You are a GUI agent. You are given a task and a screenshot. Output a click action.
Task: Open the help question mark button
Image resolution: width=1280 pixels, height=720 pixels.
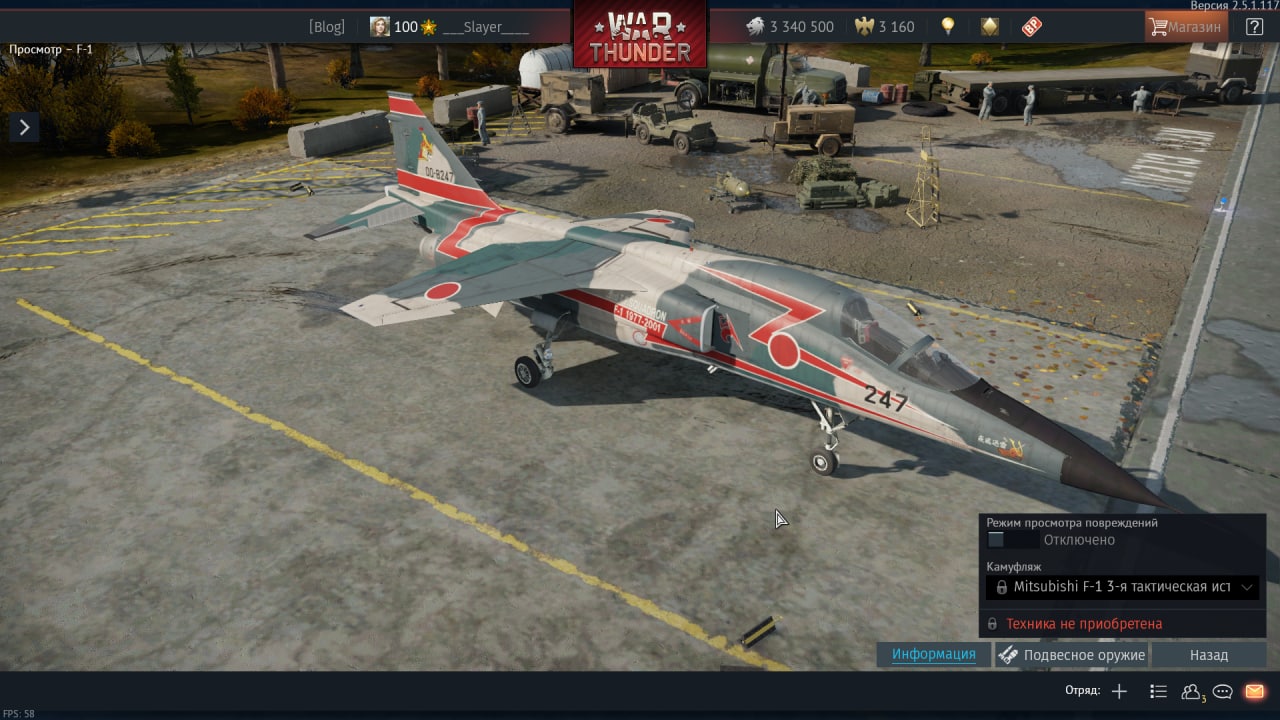(x=1254, y=27)
